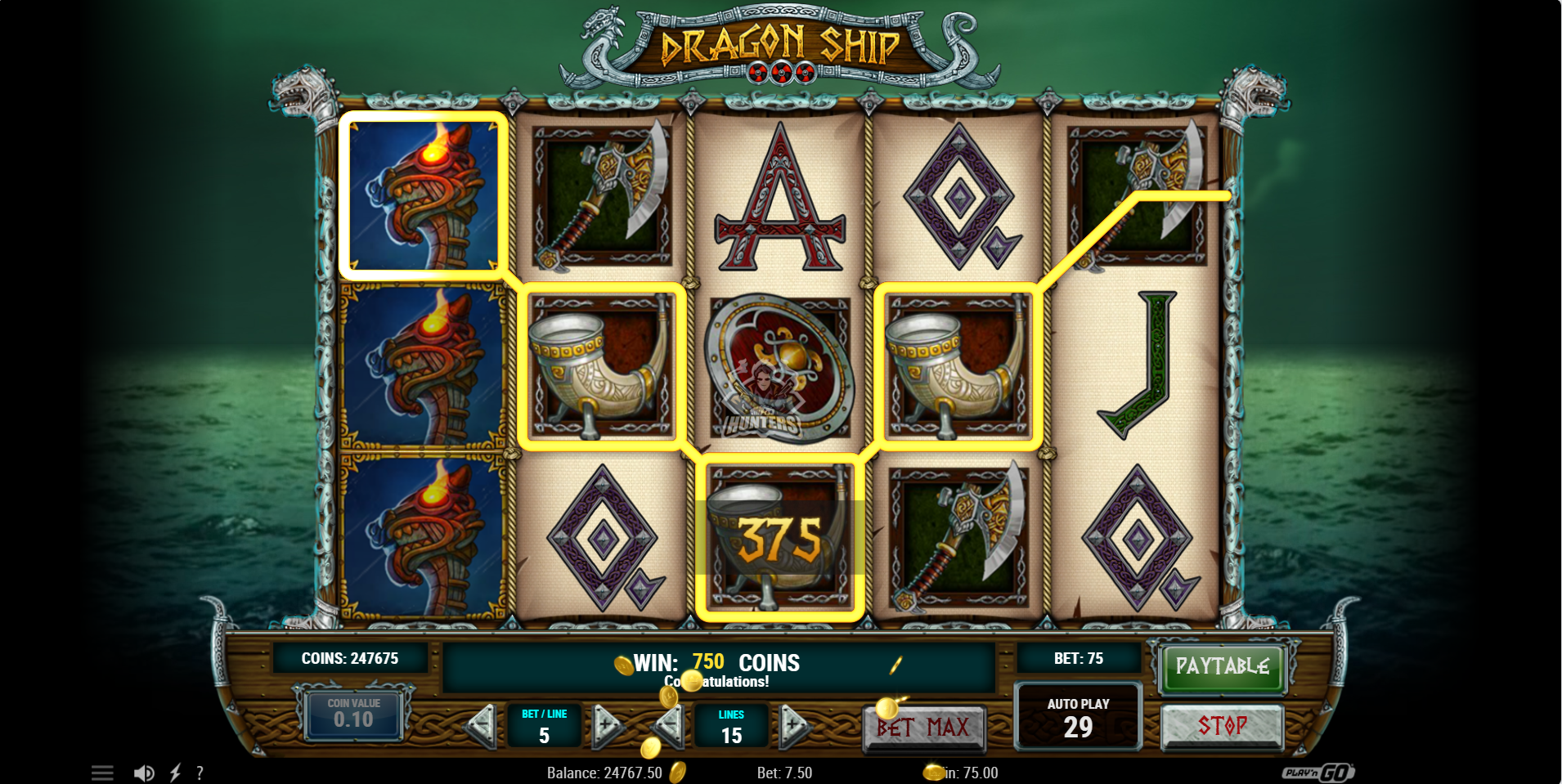Stop the auto play spins

1222,726
